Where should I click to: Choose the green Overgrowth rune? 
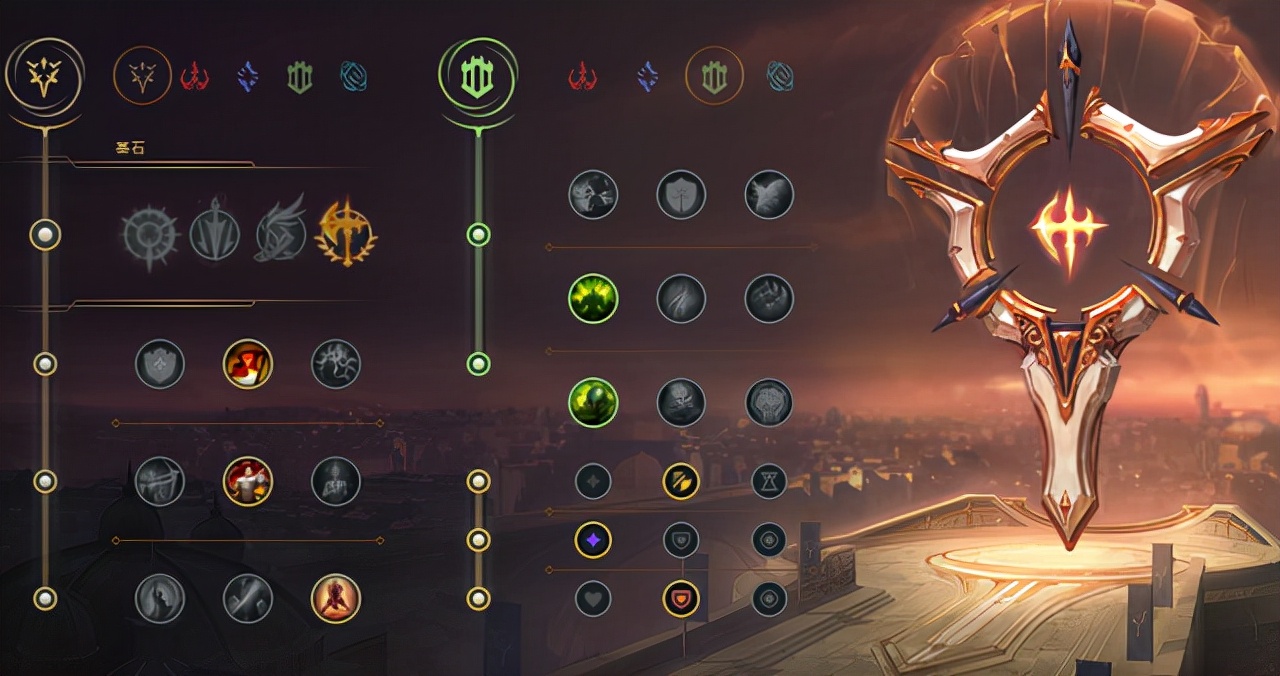click(593, 402)
